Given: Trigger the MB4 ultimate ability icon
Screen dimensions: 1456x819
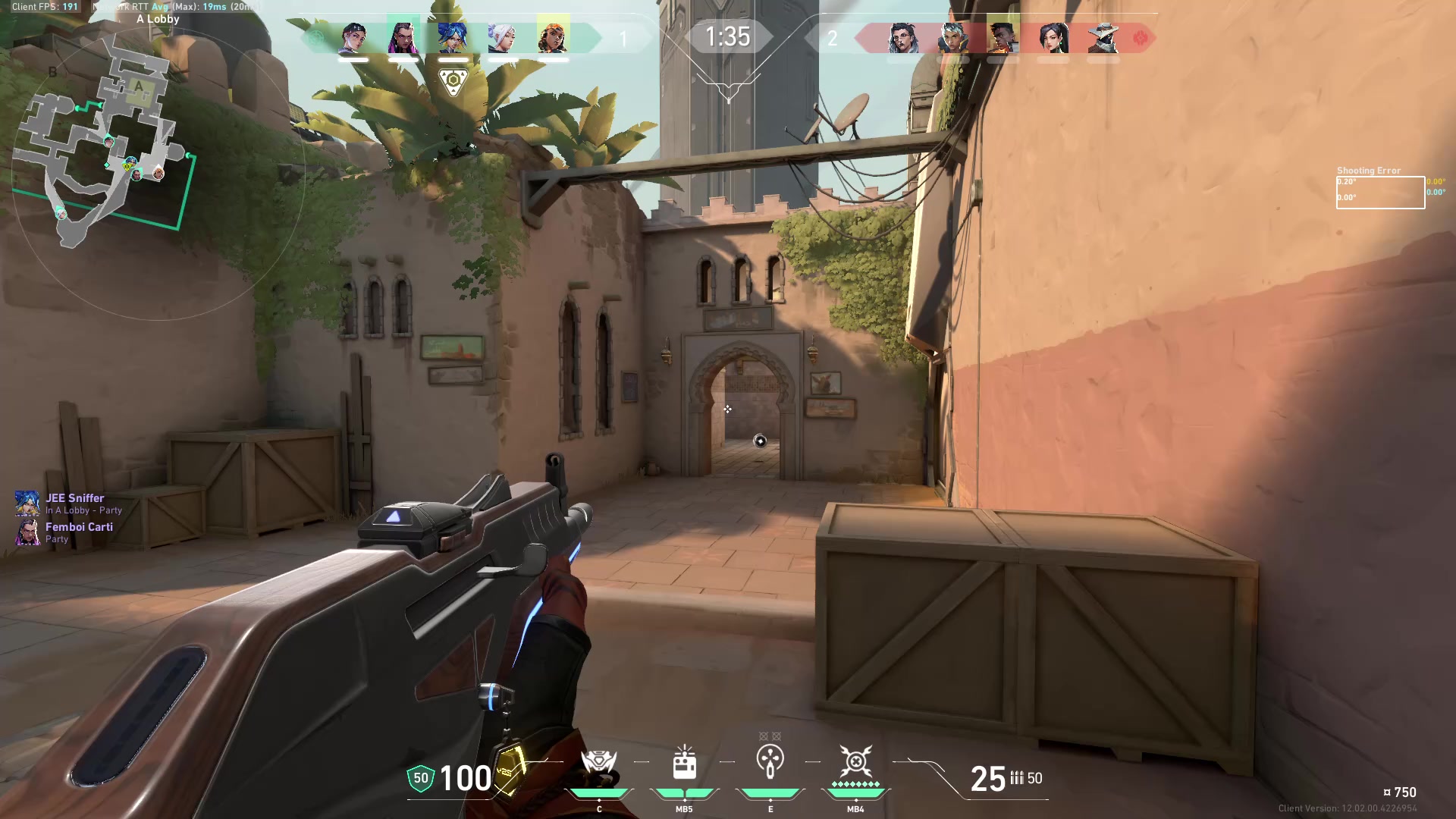Looking at the screenshot, I should 855,762.
